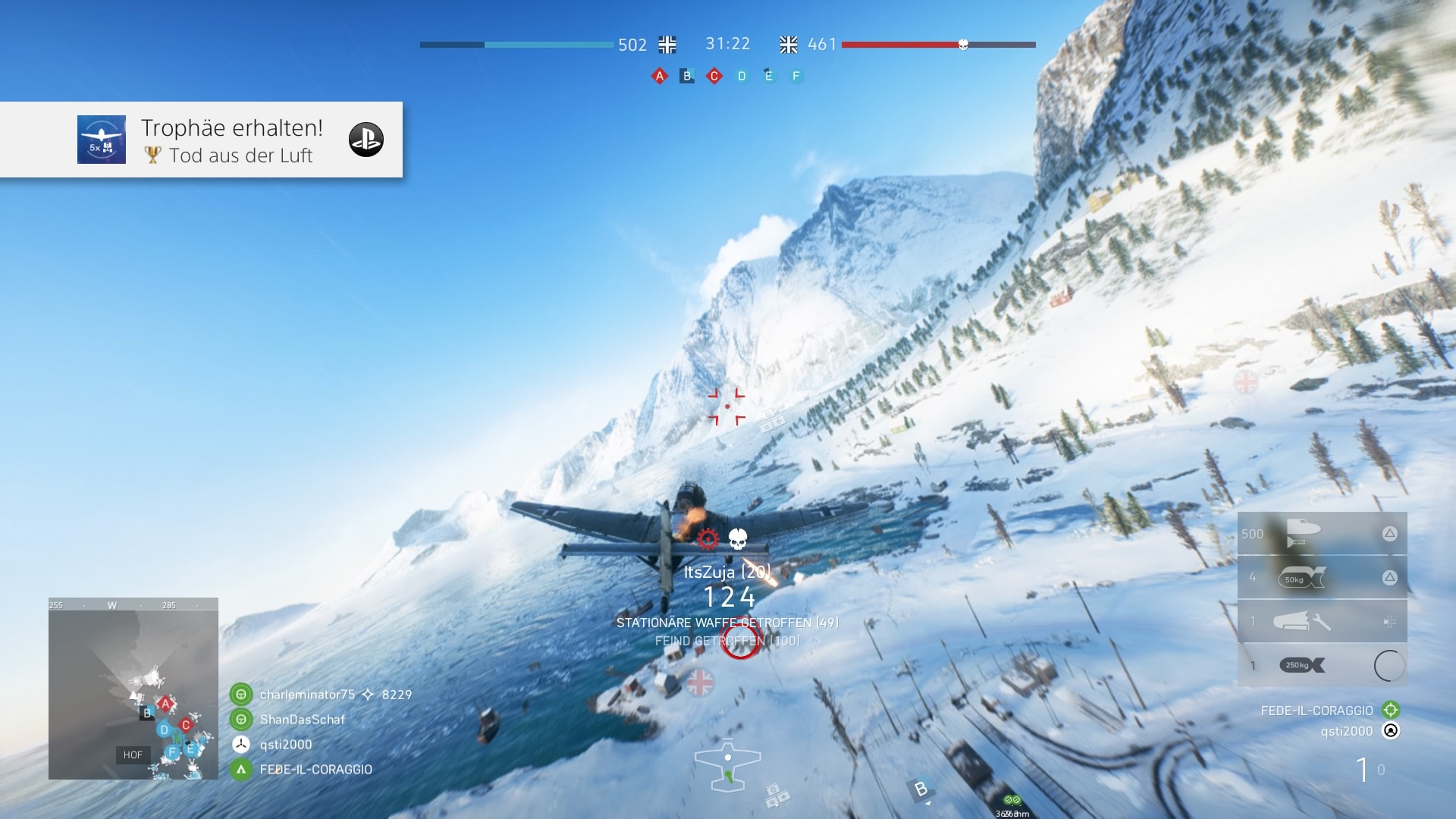The image size is (1456, 819).
Task: Click the plane damage status icon
Action: point(728,766)
